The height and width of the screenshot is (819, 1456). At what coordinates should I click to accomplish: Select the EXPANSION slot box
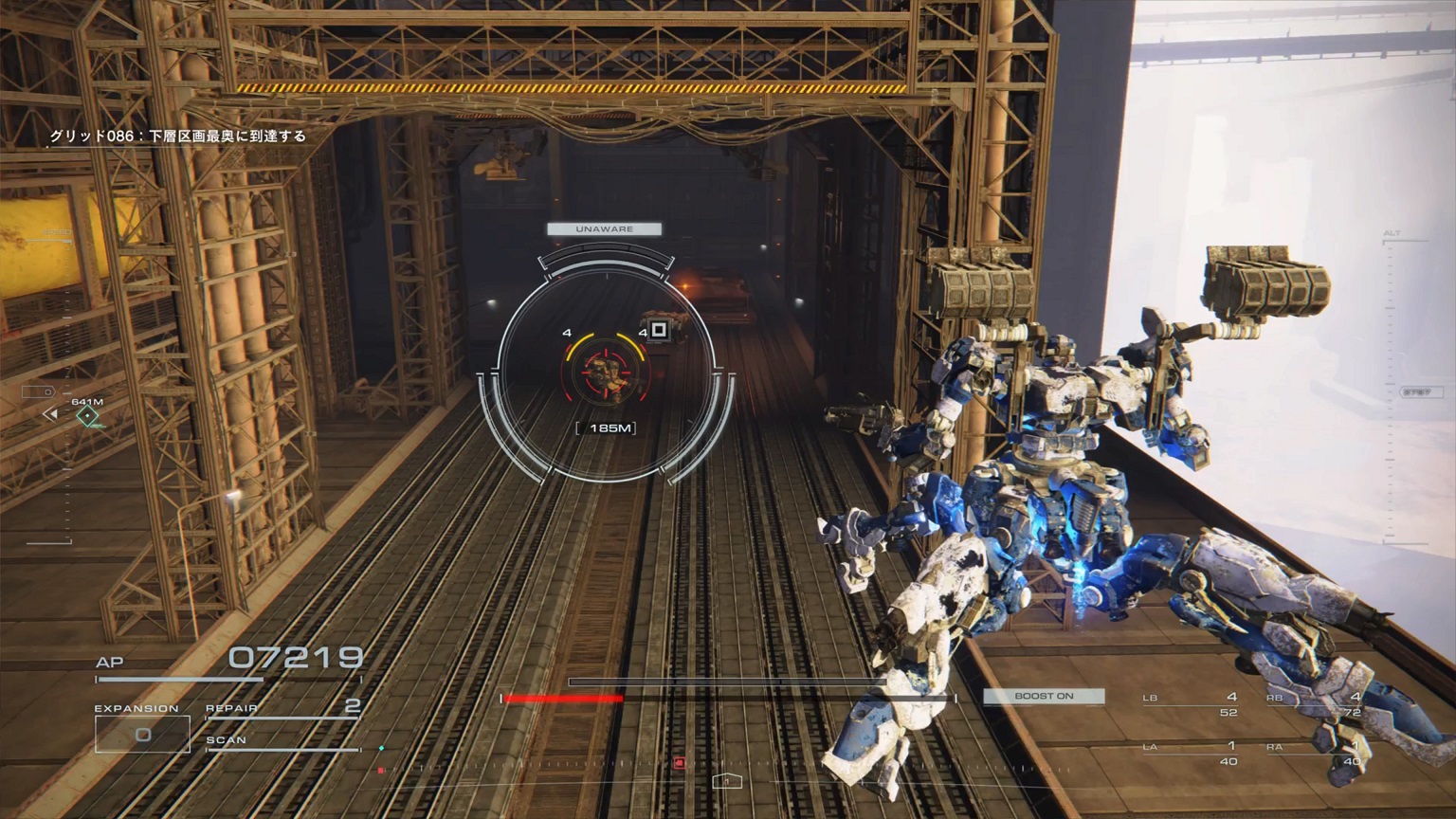142,735
